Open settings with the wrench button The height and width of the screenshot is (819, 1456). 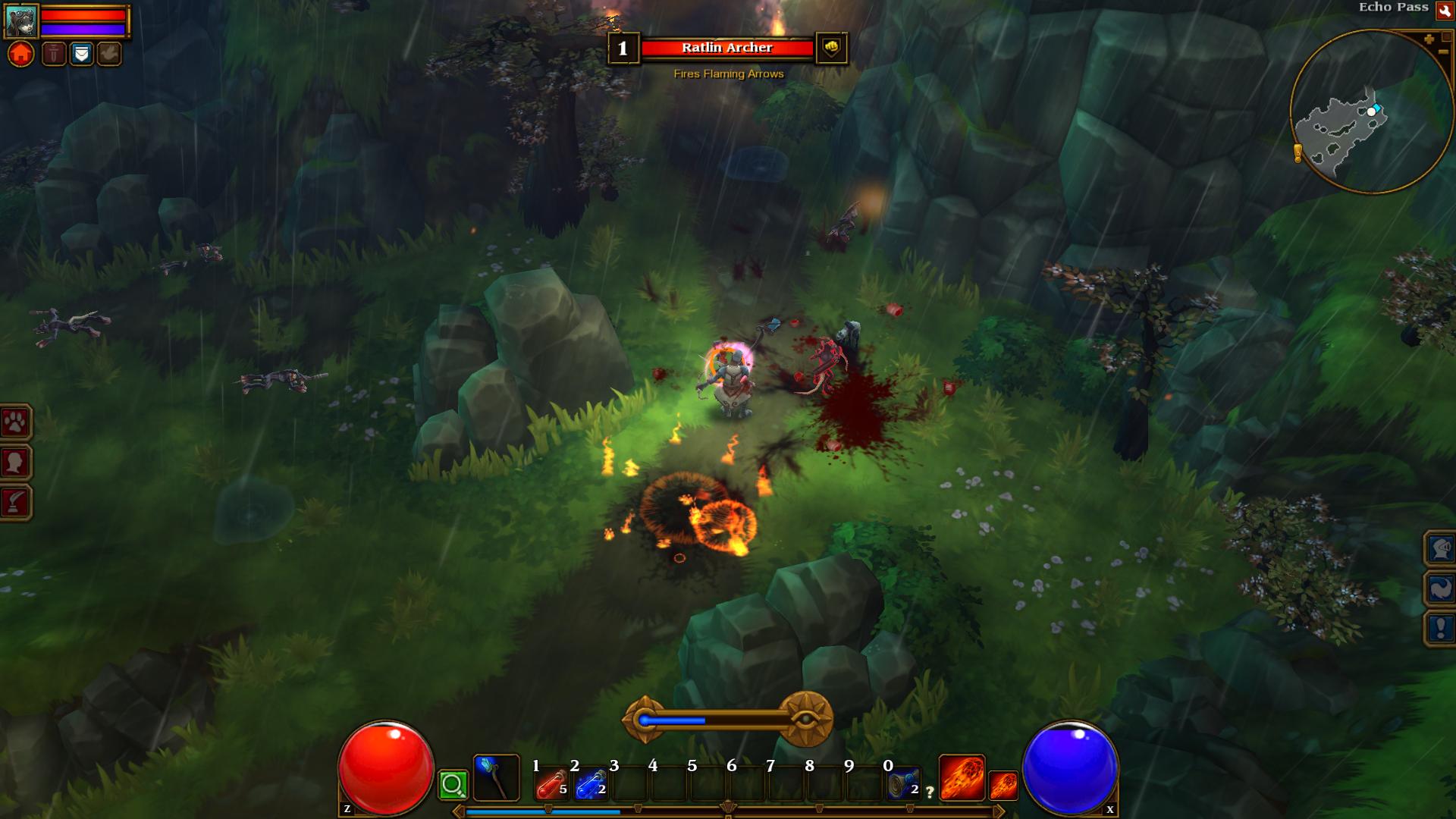click(x=1444, y=9)
